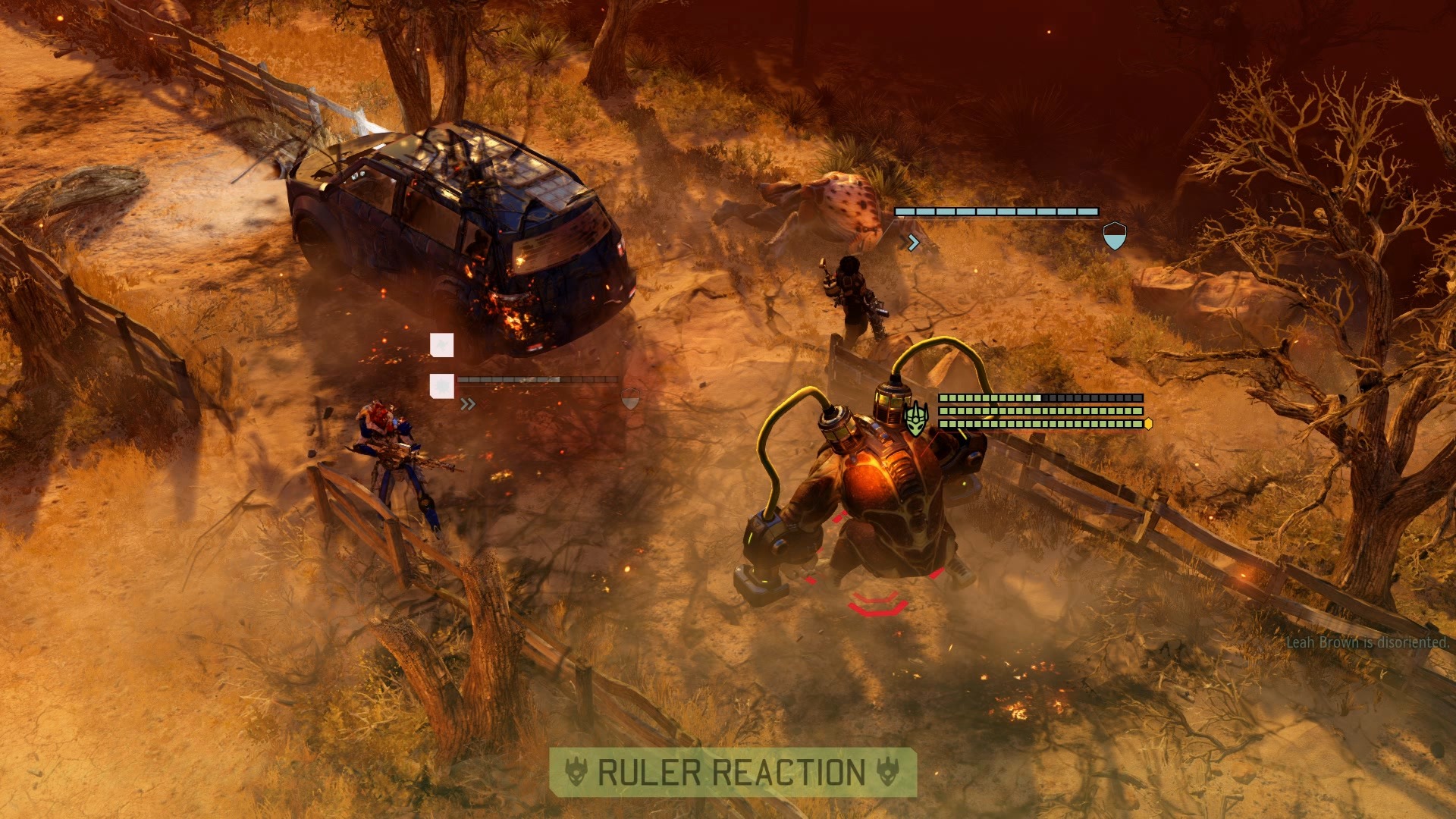This screenshot has height=819, width=1456.
Task: Click the gold armor pip at end of ruler health bar
Action: [x=1149, y=425]
